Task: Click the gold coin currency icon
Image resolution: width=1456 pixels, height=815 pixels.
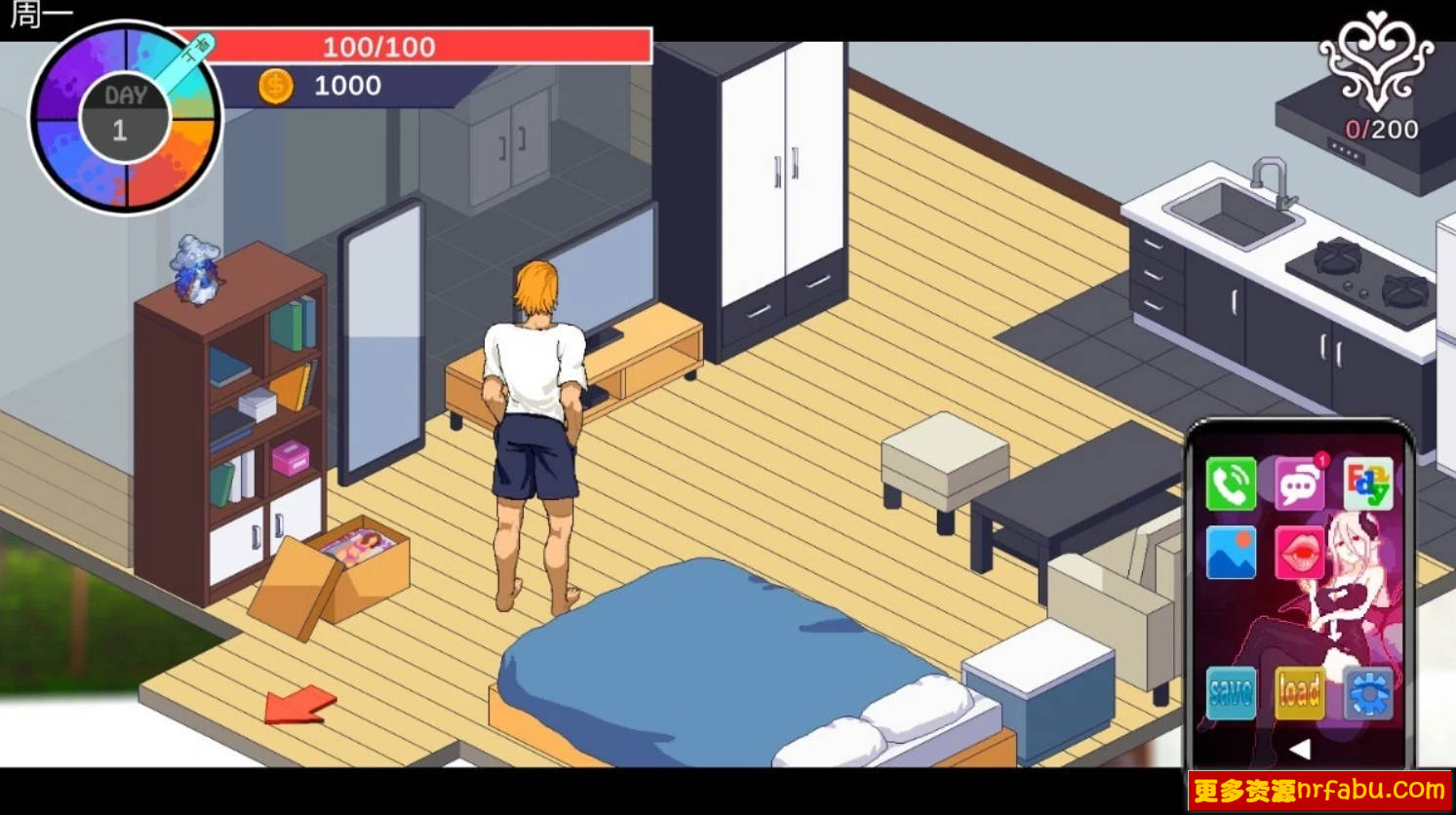Action: pyautogui.click(x=274, y=86)
